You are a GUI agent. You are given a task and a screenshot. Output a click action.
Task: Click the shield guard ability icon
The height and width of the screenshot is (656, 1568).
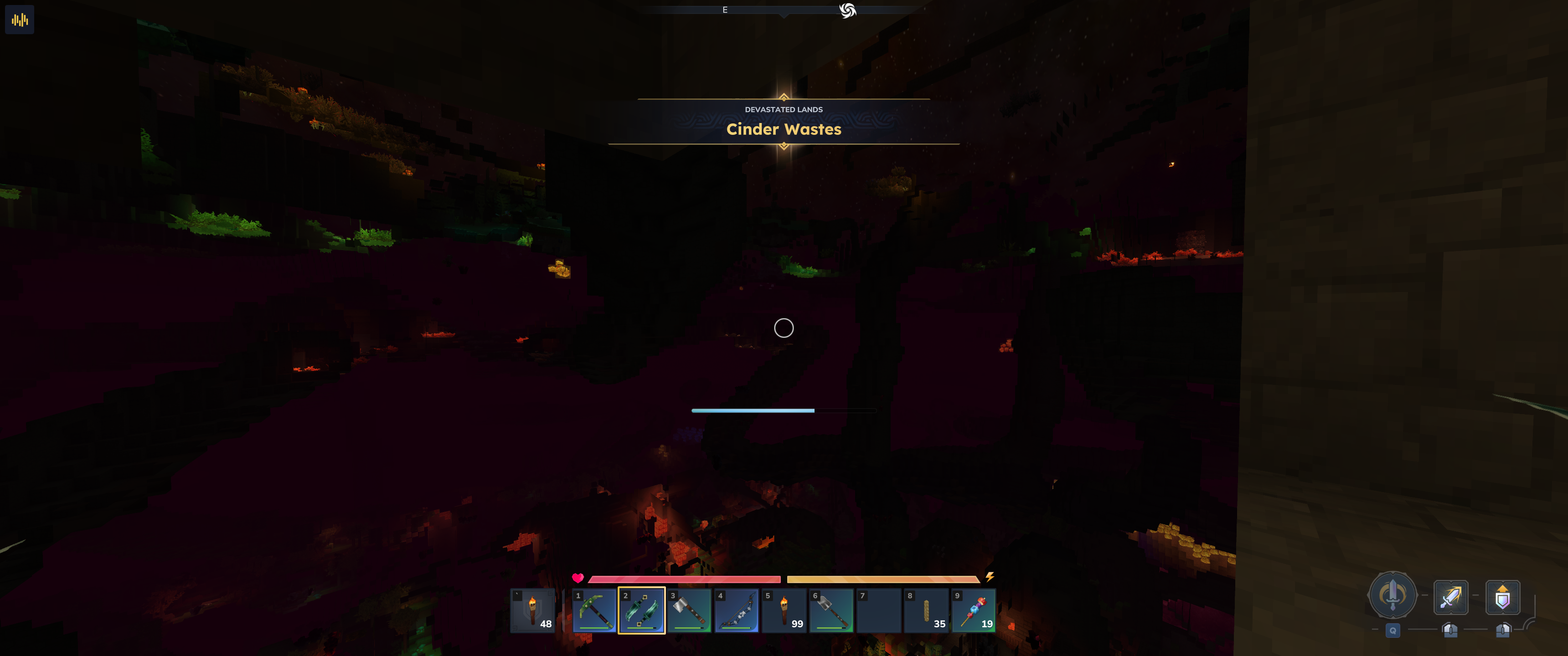coord(1502,597)
